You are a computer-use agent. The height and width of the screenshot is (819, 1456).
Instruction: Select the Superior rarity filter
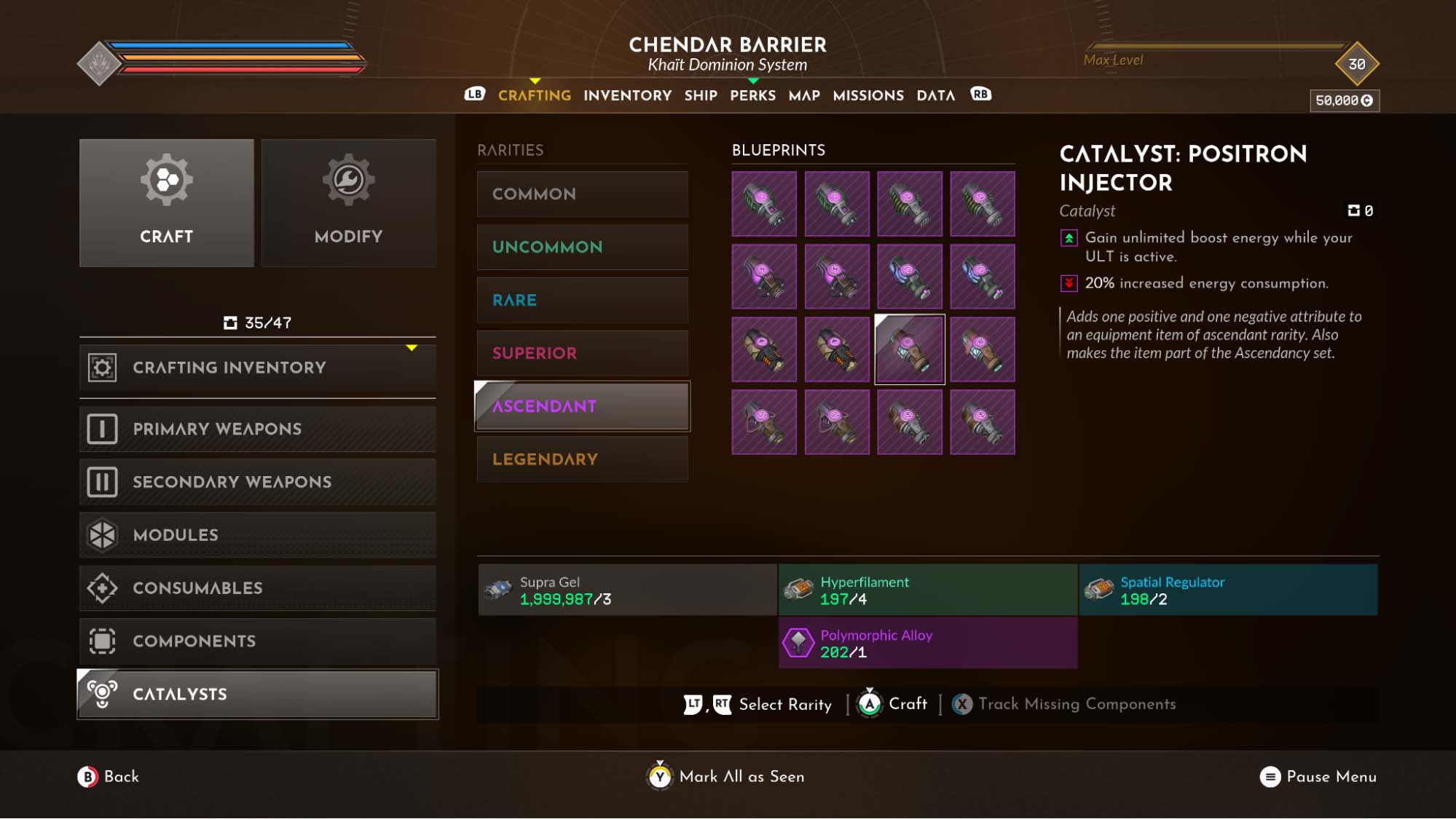[x=582, y=354]
